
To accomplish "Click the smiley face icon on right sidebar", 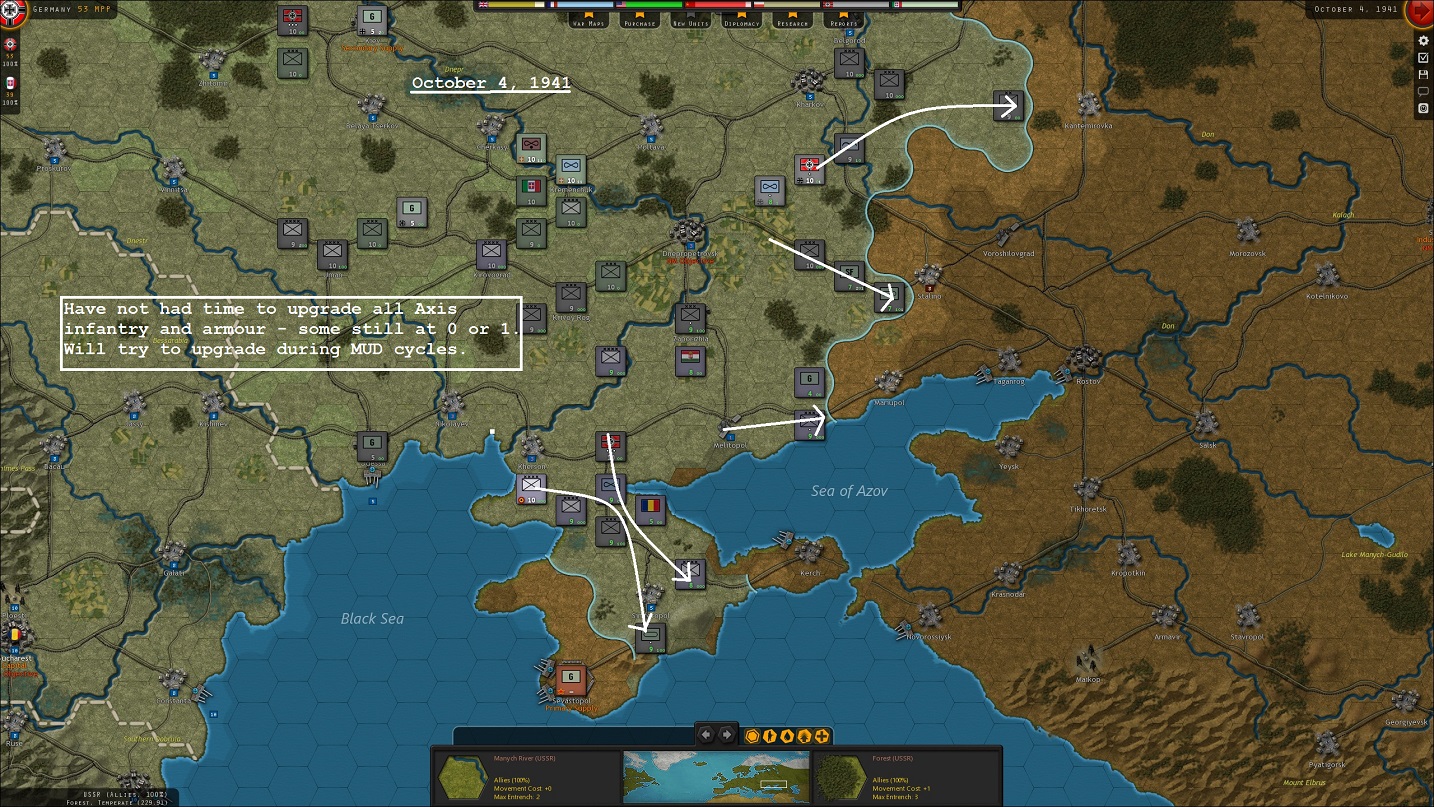I will click(1423, 108).
